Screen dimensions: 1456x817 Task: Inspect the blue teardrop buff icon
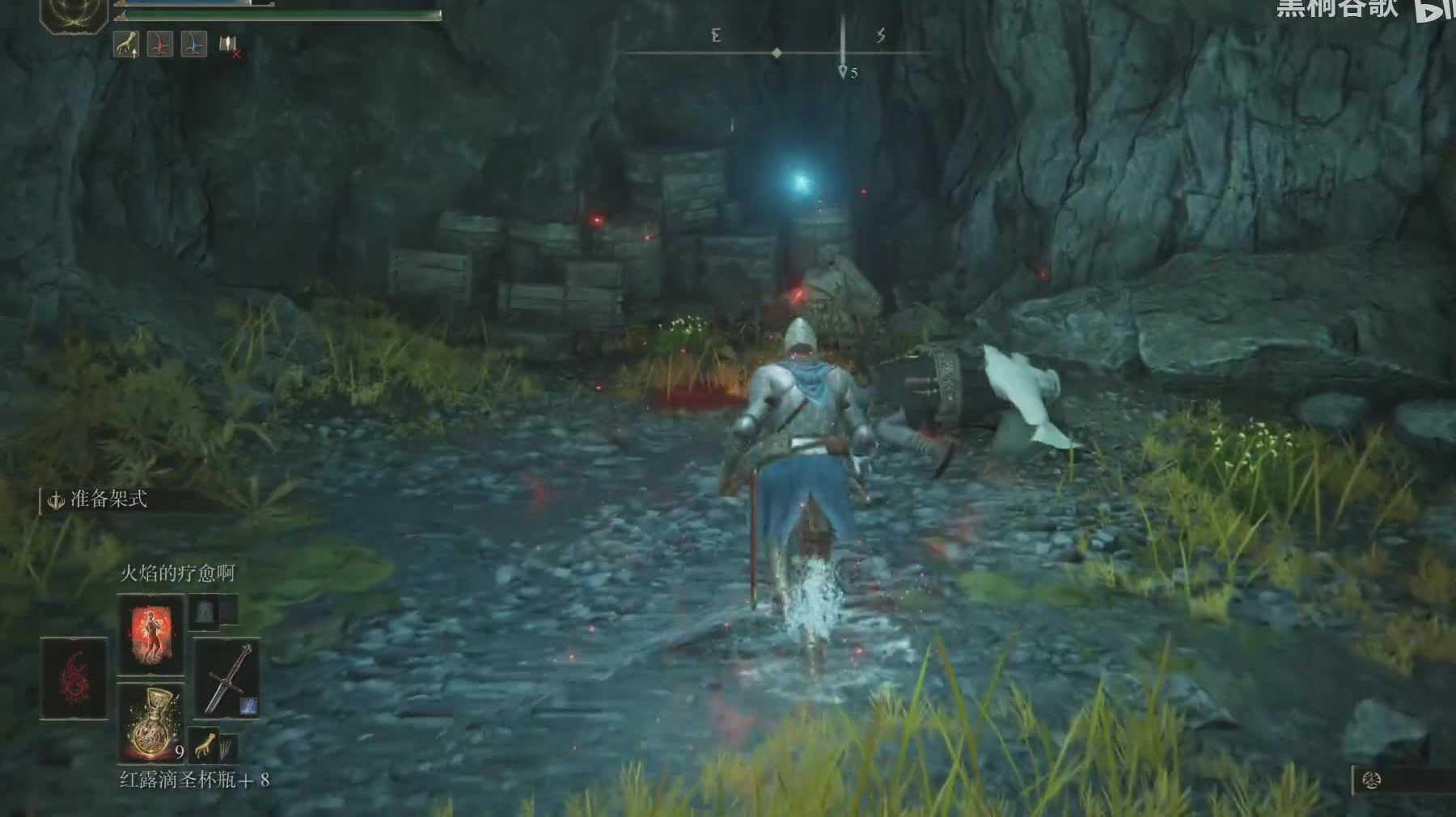pyautogui.click(x=193, y=44)
